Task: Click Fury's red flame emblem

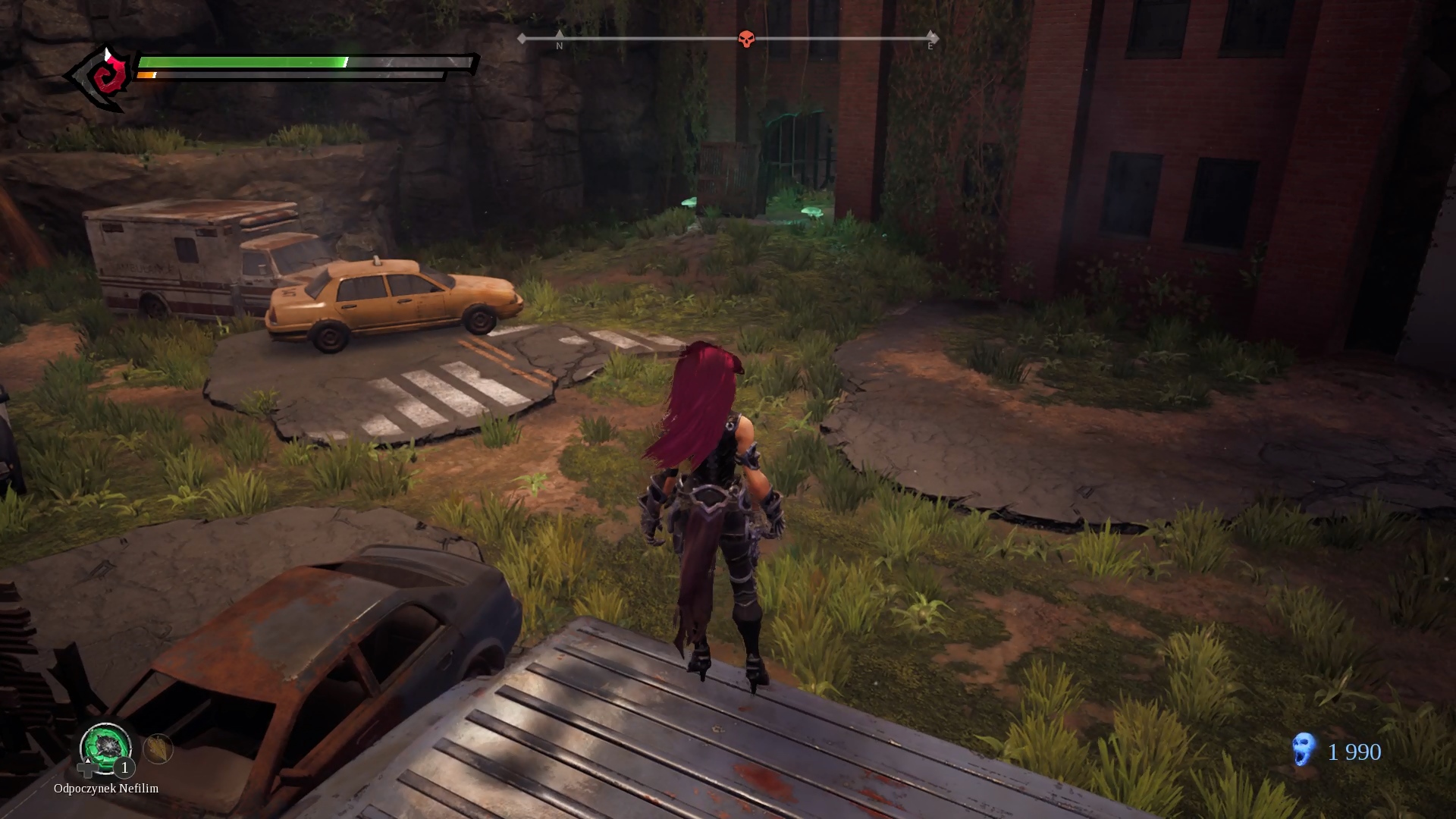Action: (105, 77)
